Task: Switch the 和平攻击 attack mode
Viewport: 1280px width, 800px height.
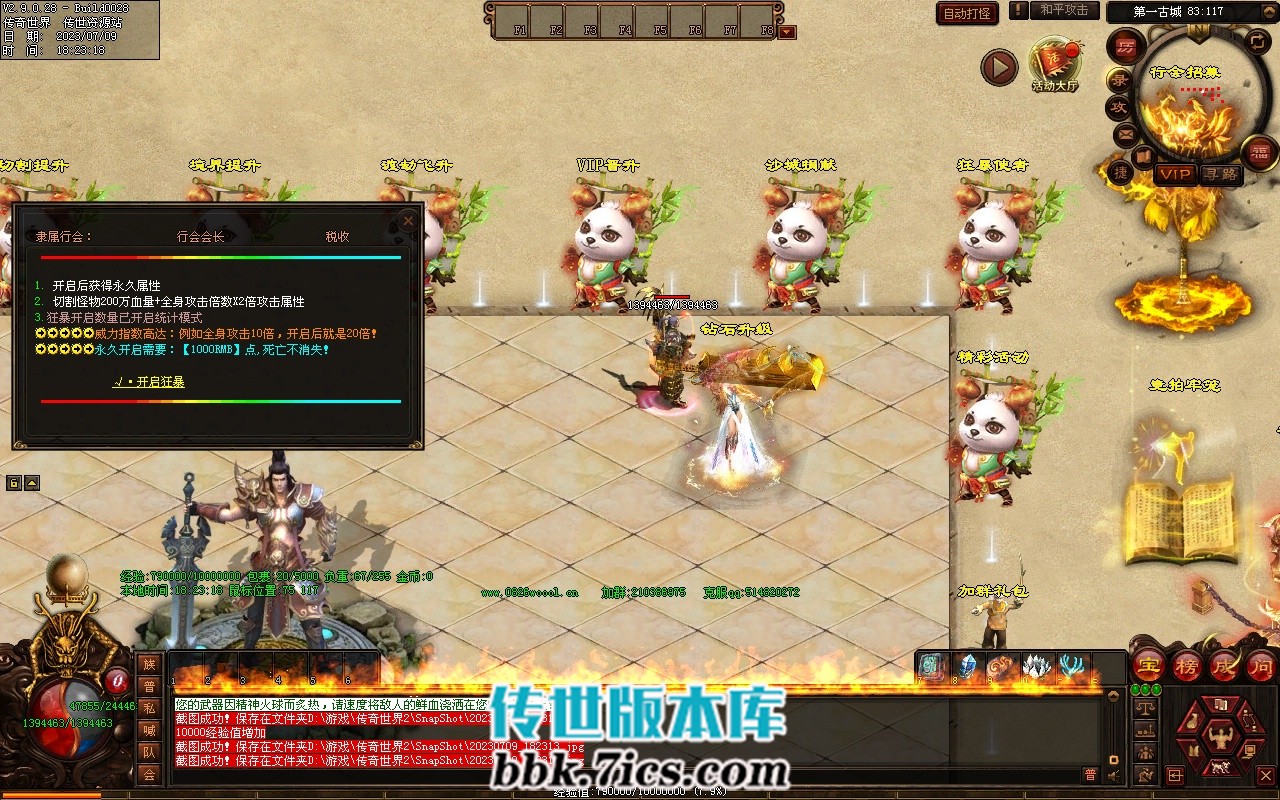Action: [1063, 11]
